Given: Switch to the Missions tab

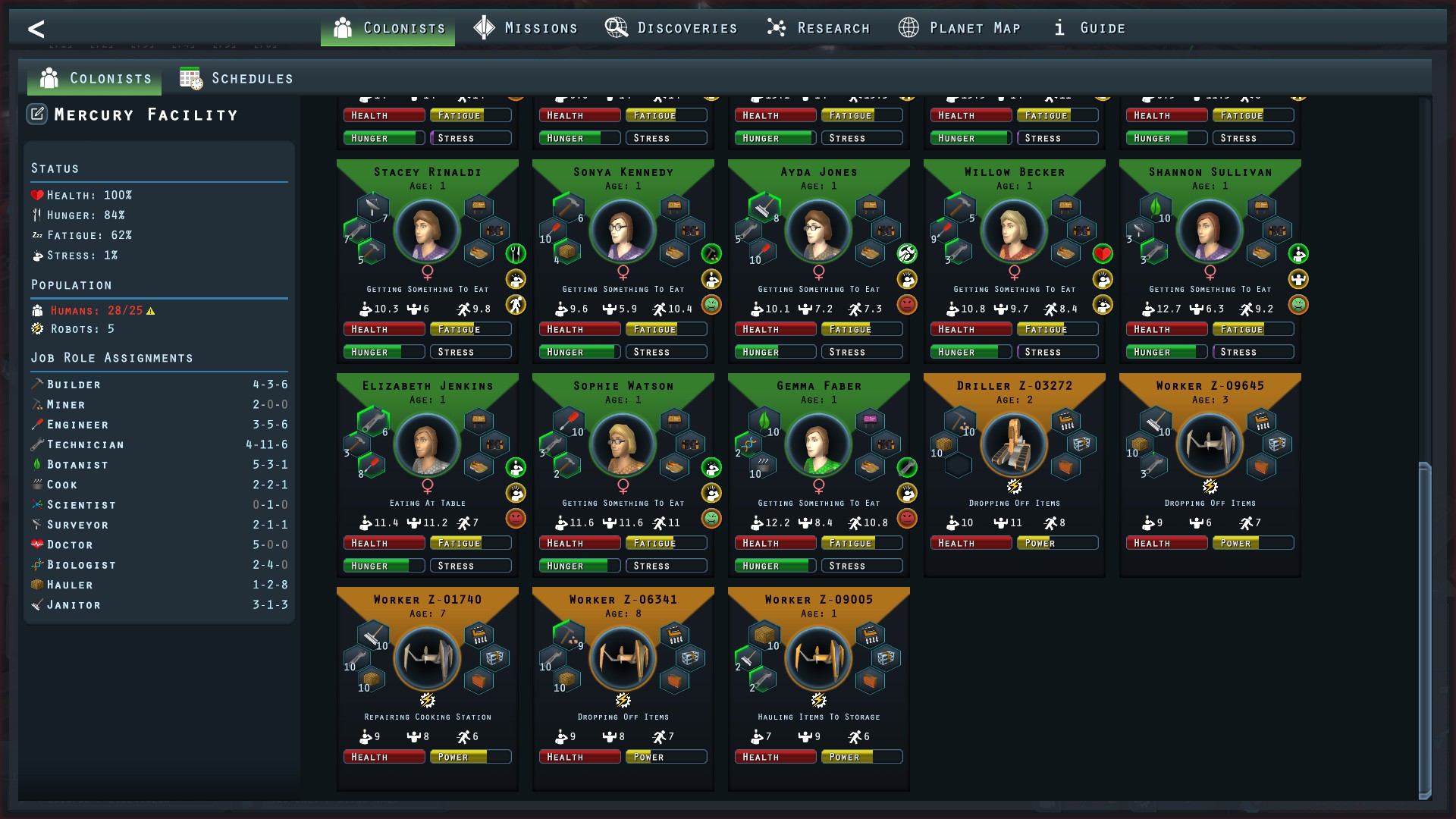Looking at the screenshot, I should 526,28.
